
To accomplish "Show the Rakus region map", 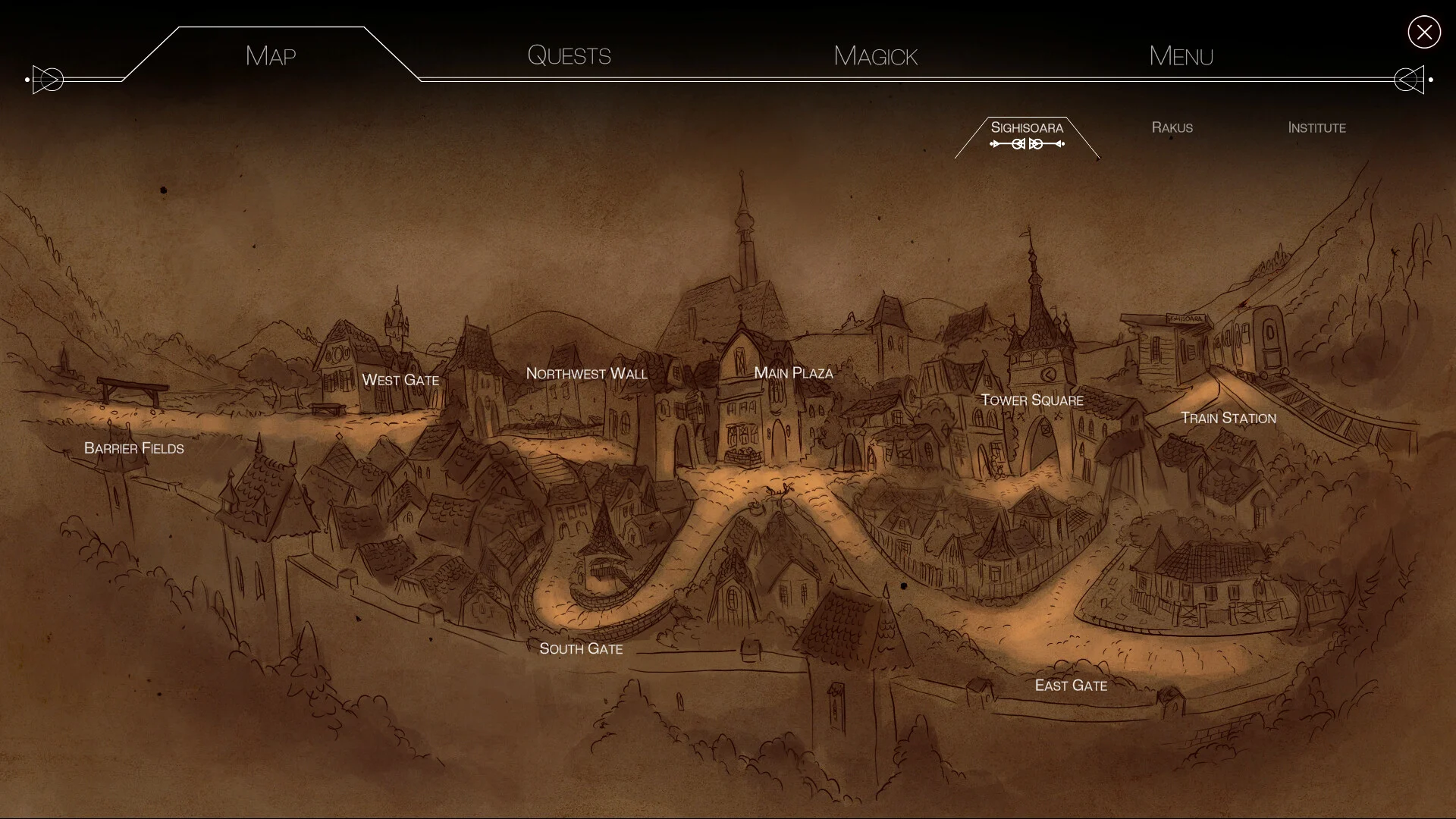I will pos(1172,127).
